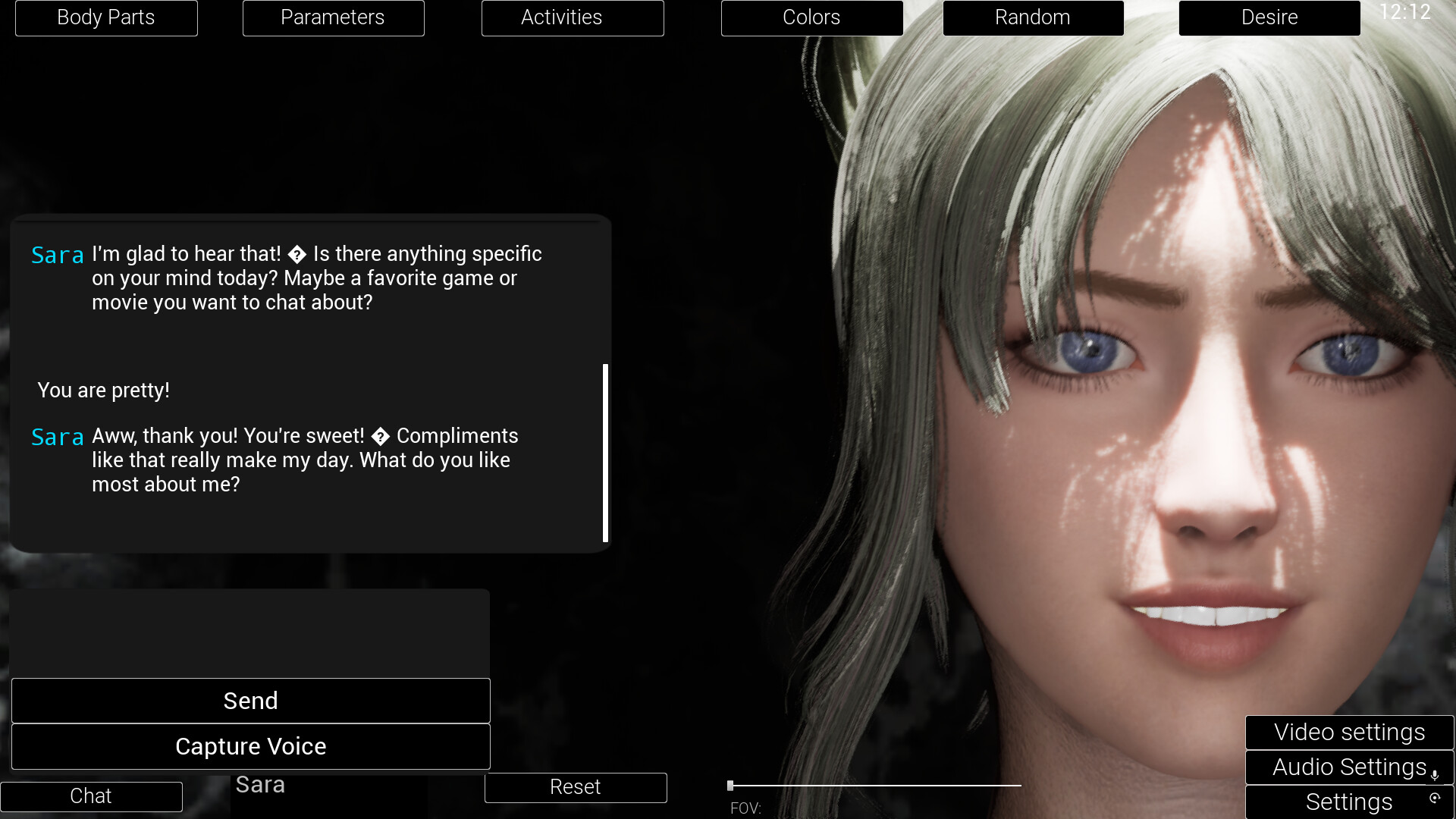Open the Parameters menu
This screenshot has width=1456, height=819.
click(x=333, y=17)
